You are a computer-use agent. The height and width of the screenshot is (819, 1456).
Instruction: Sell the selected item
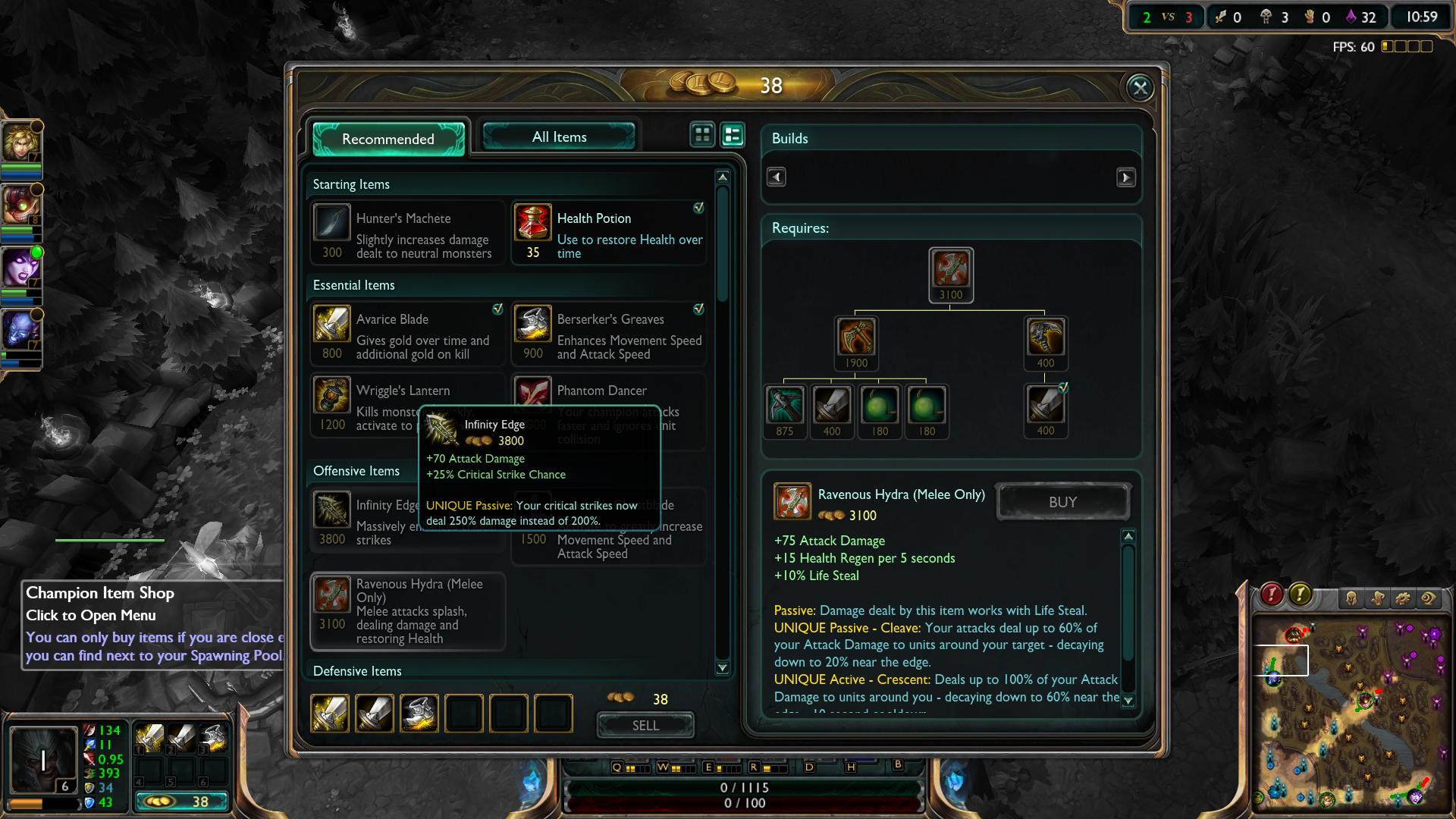pyautogui.click(x=645, y=725)
